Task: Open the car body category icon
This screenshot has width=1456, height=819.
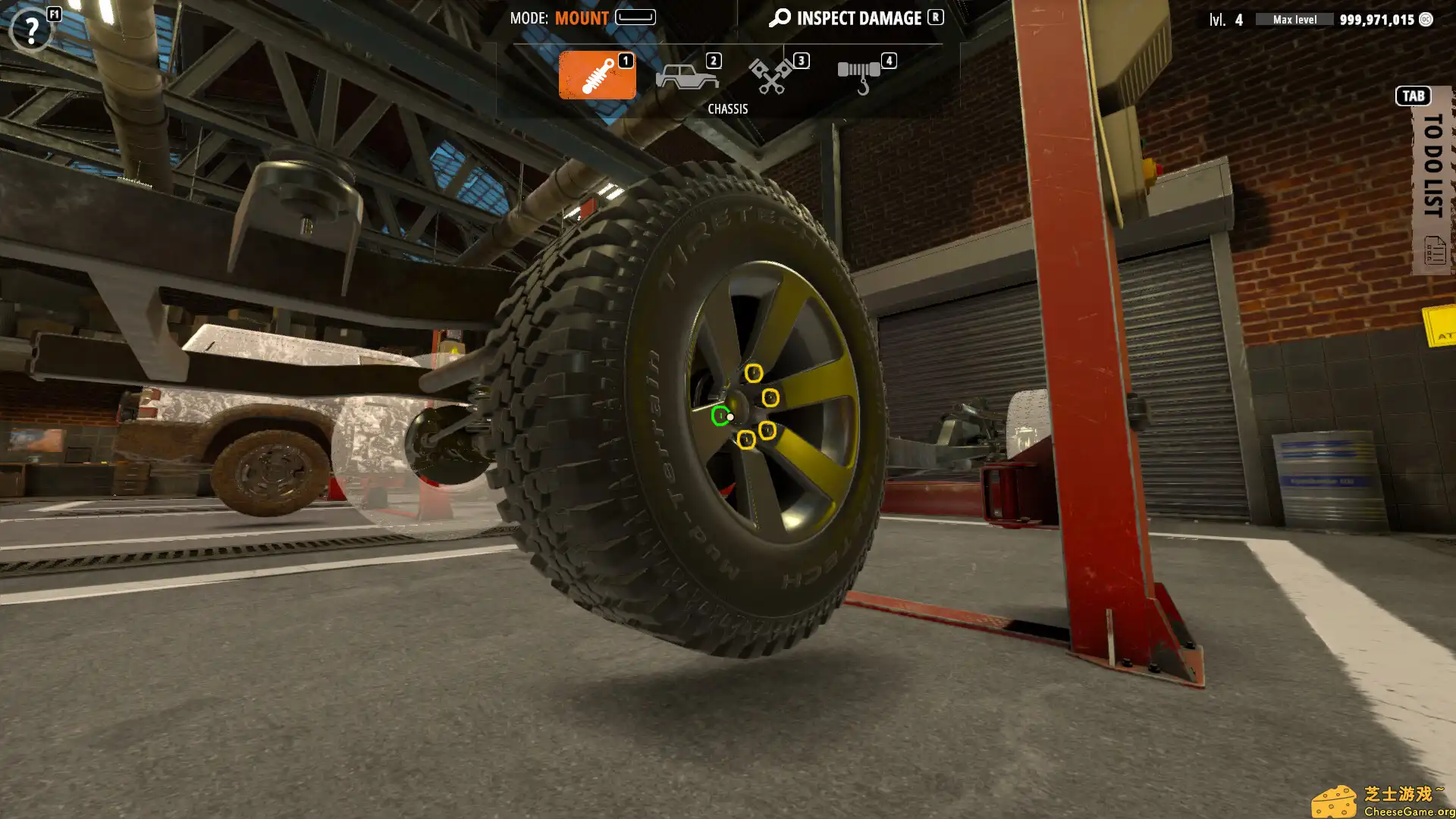Action: coord(685,75)
